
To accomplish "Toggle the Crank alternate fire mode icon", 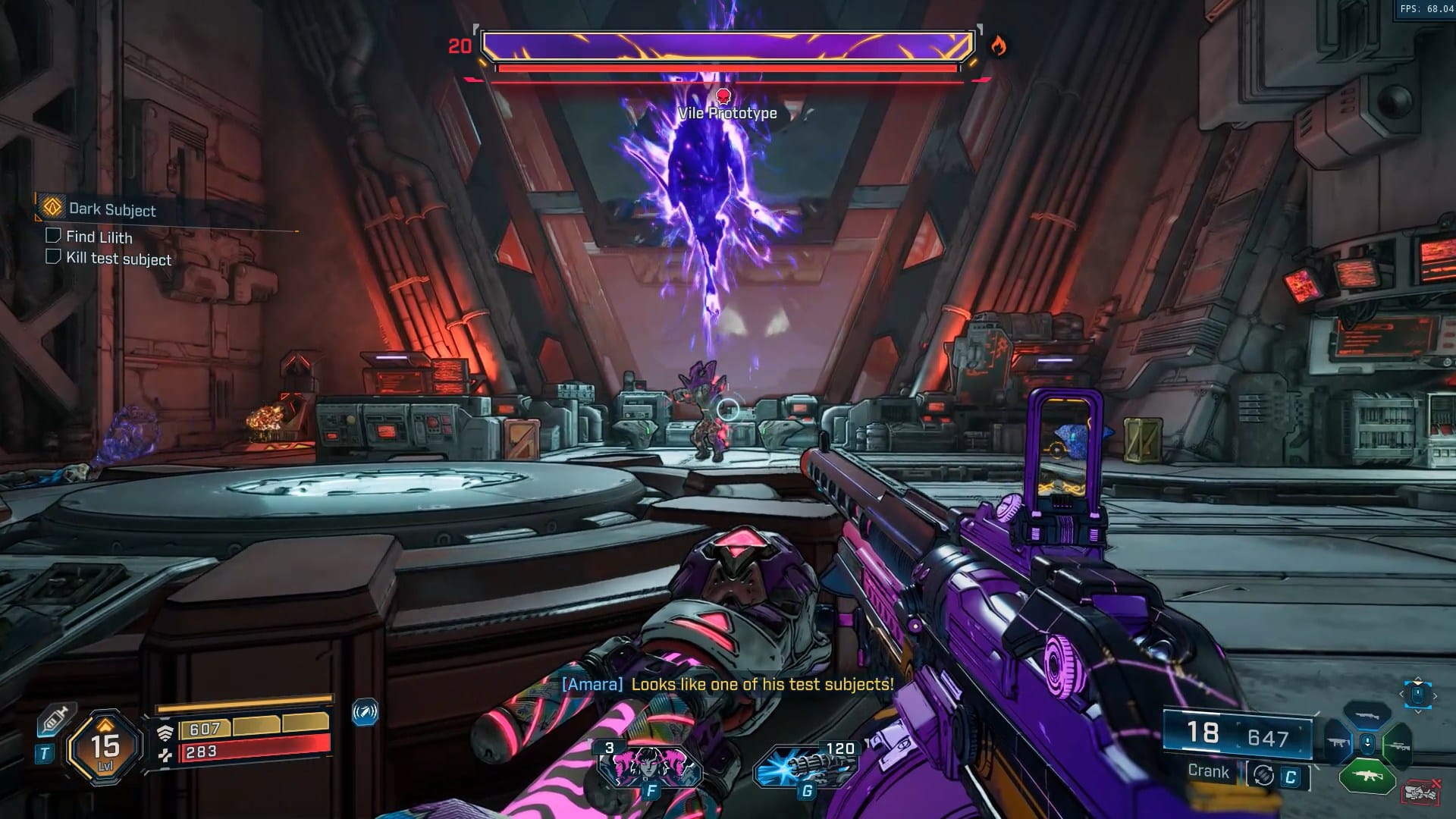I will pos(1263,775).
